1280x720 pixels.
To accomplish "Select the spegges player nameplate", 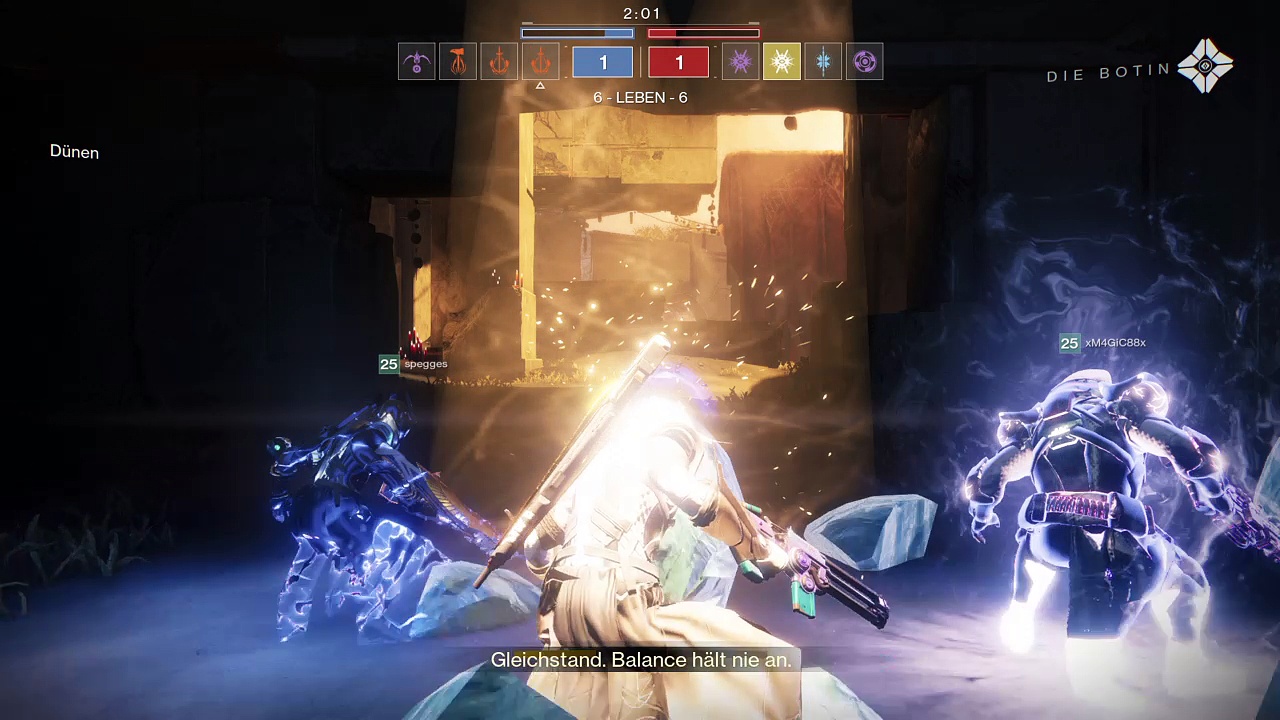I will click(x=414, y=364).
